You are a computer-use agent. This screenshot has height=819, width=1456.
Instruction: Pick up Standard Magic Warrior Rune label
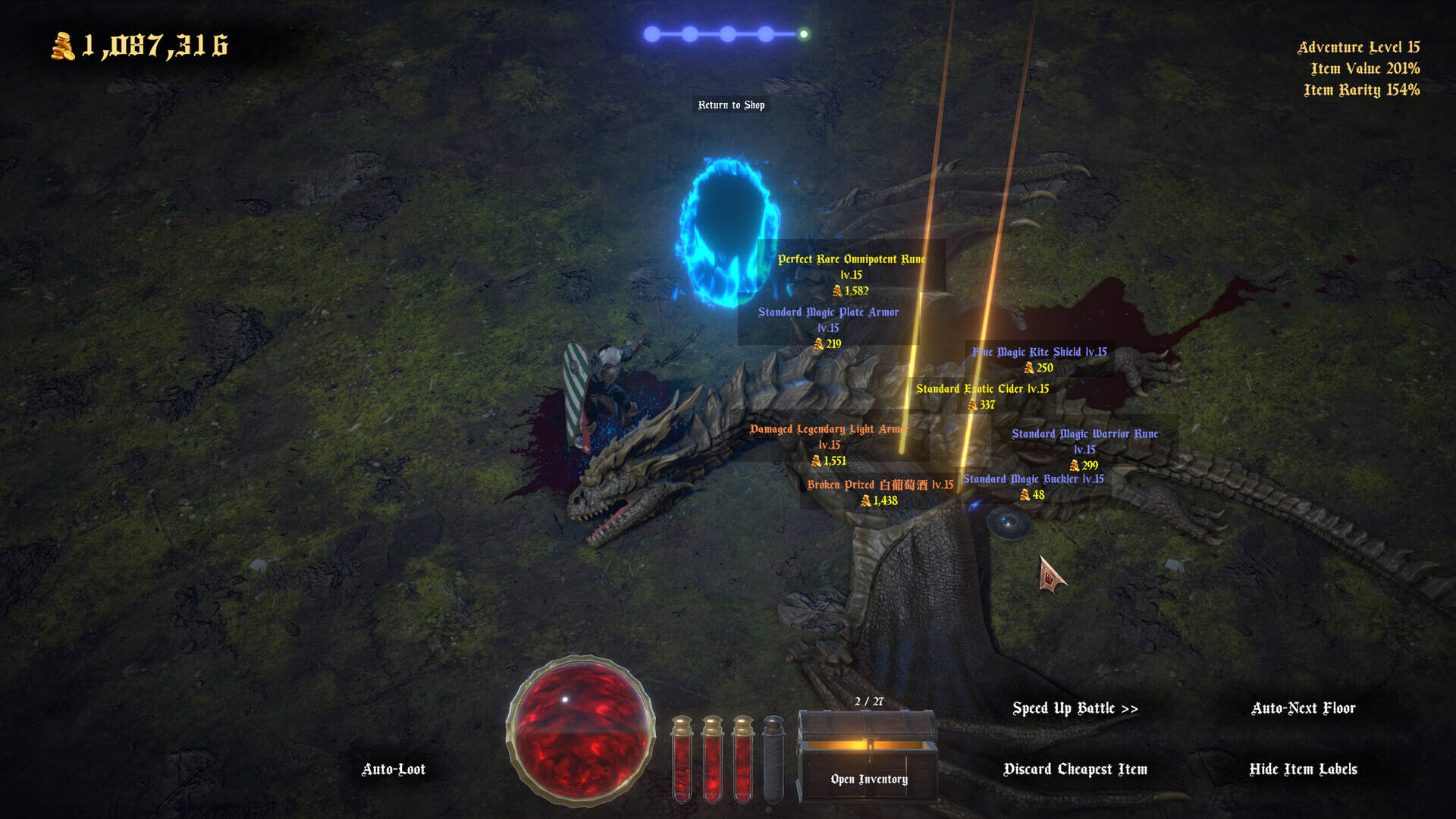pos(1084,434)
